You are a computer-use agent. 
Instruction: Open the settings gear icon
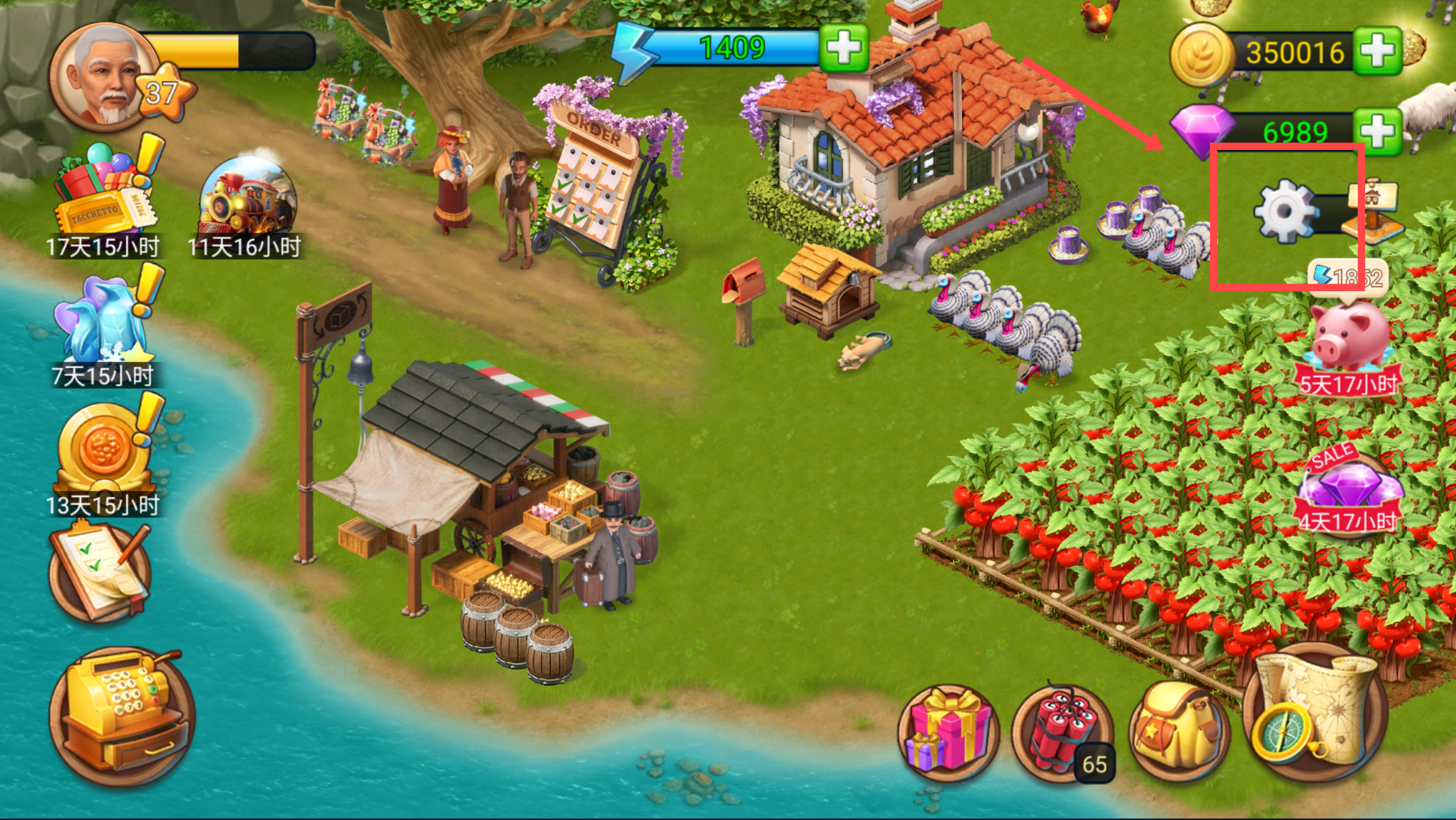click(1285, 211)
